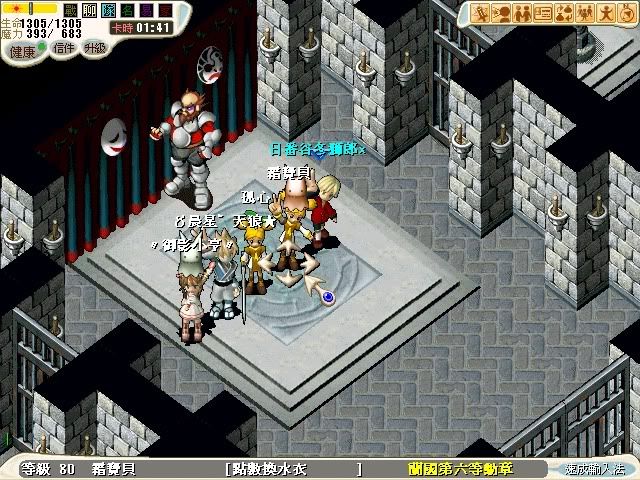The width and height of the screenshot is (640, 480).
Task: Activate the duel/fight action icon
Action: click(480, 13)
